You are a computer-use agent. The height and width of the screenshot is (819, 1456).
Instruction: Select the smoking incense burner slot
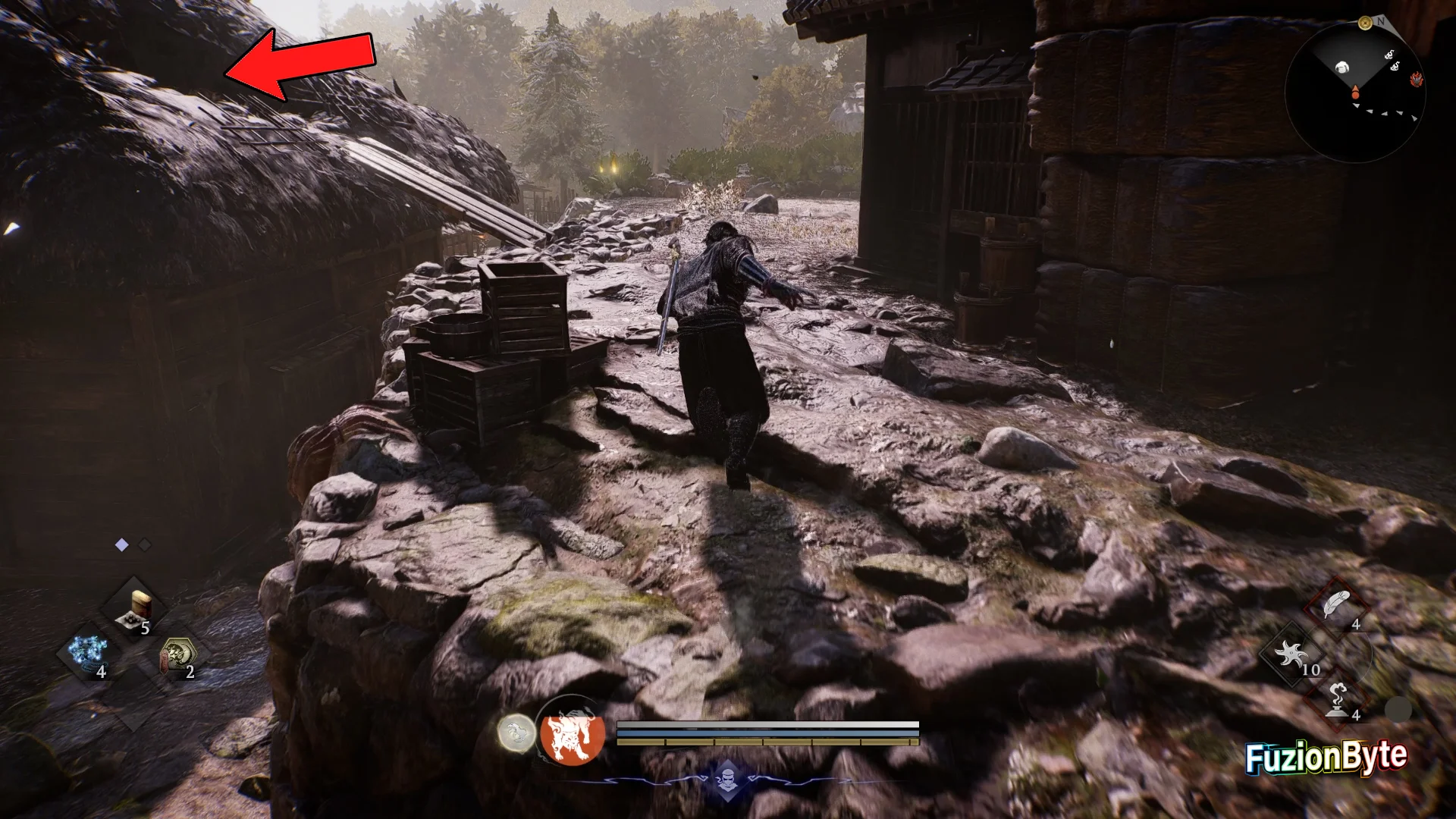point(1336,698)
